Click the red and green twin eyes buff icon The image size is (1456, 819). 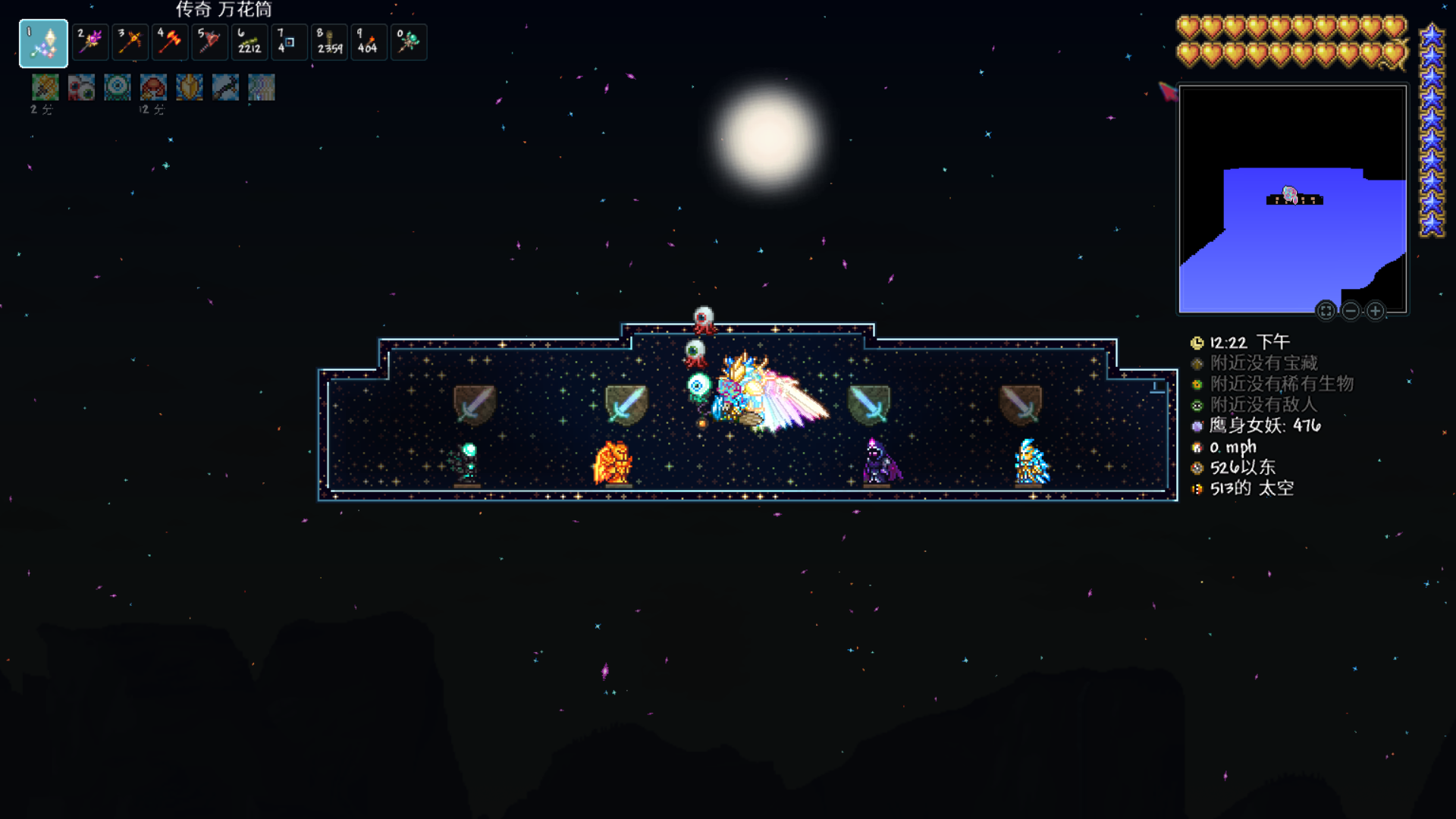pyautogui.click(x=81, y=88)
